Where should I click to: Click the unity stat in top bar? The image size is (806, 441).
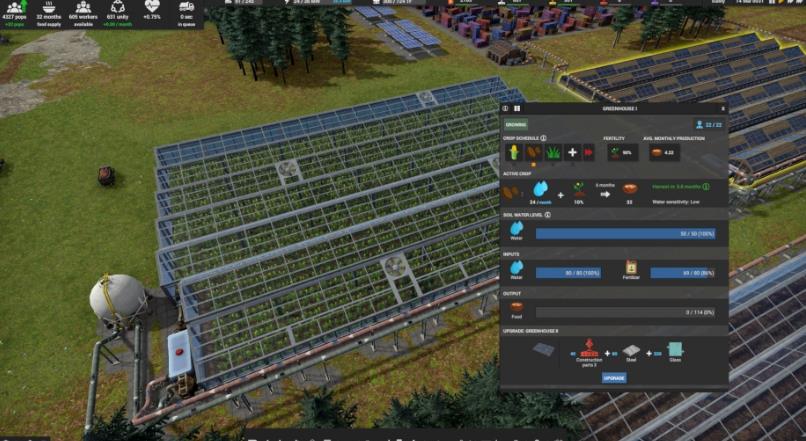click(x=118, y=11)
